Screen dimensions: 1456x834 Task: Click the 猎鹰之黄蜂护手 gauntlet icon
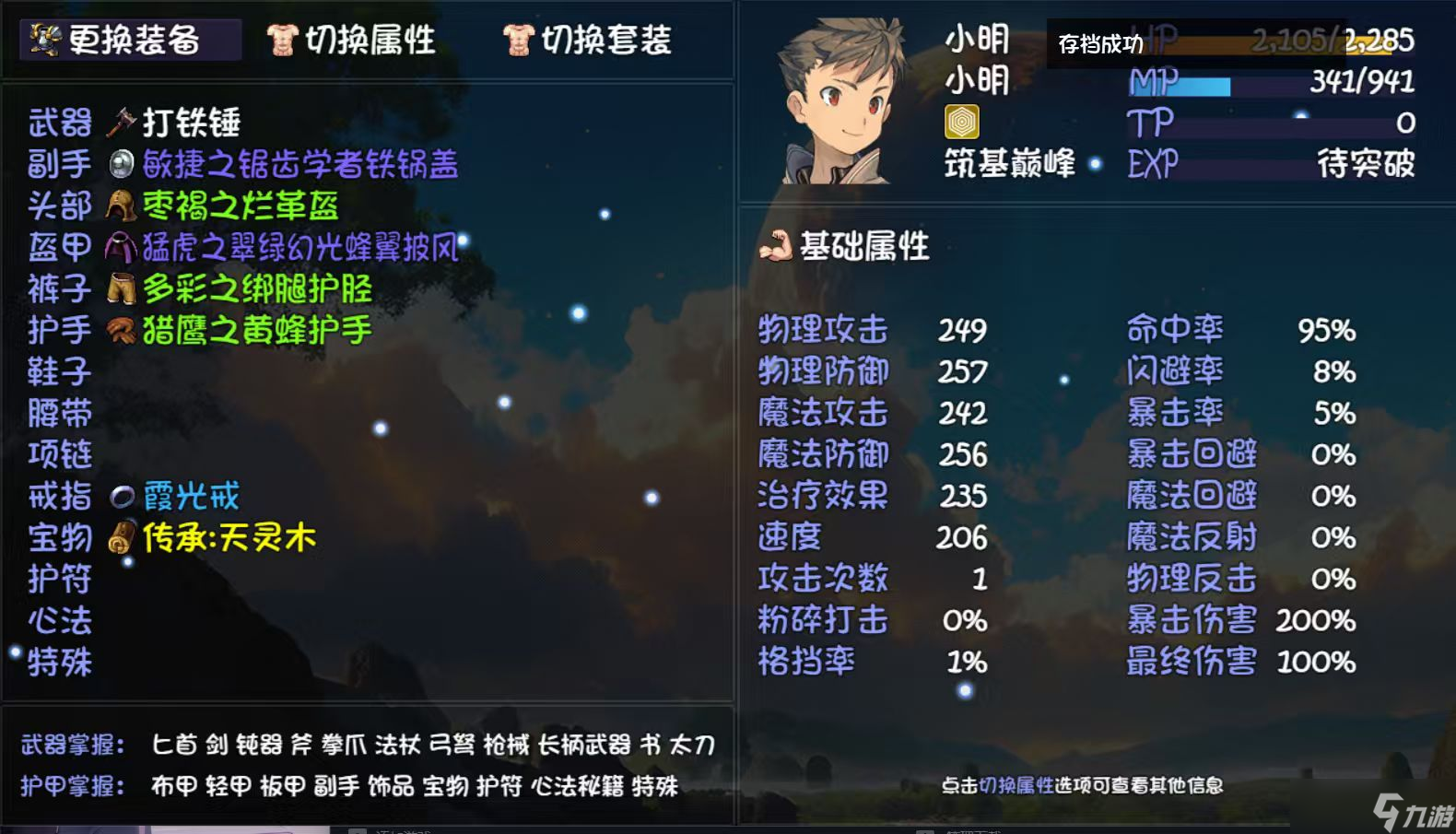point(118,330)
